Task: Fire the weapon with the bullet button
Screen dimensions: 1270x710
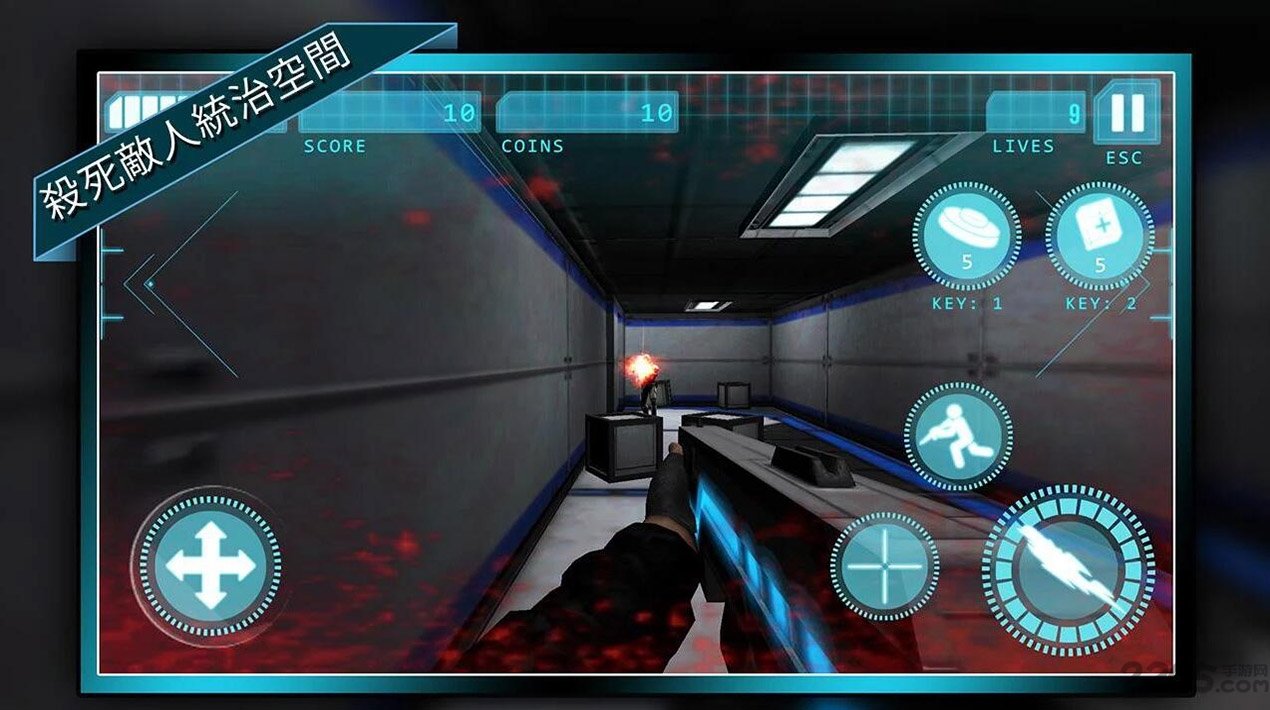Action: [1068, 570]
